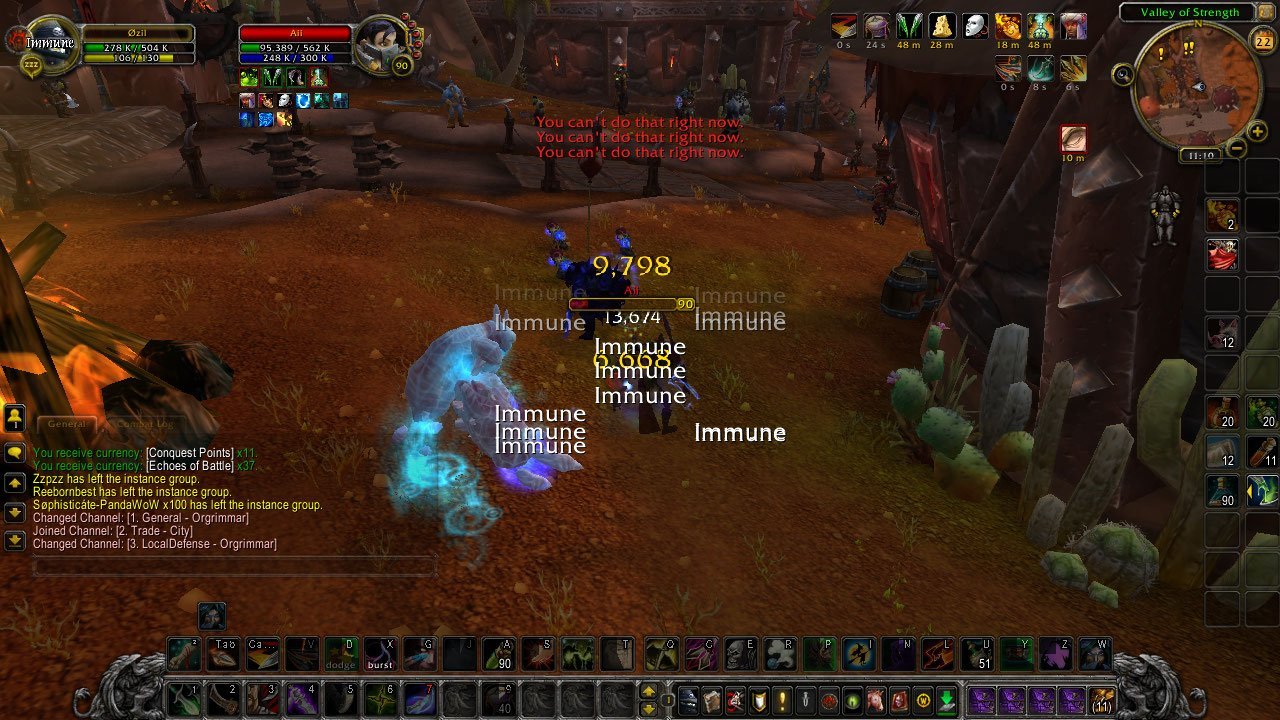1280x720 pixels.
Task: Click the closed eye debuff icon
Action: [1073, 137]
